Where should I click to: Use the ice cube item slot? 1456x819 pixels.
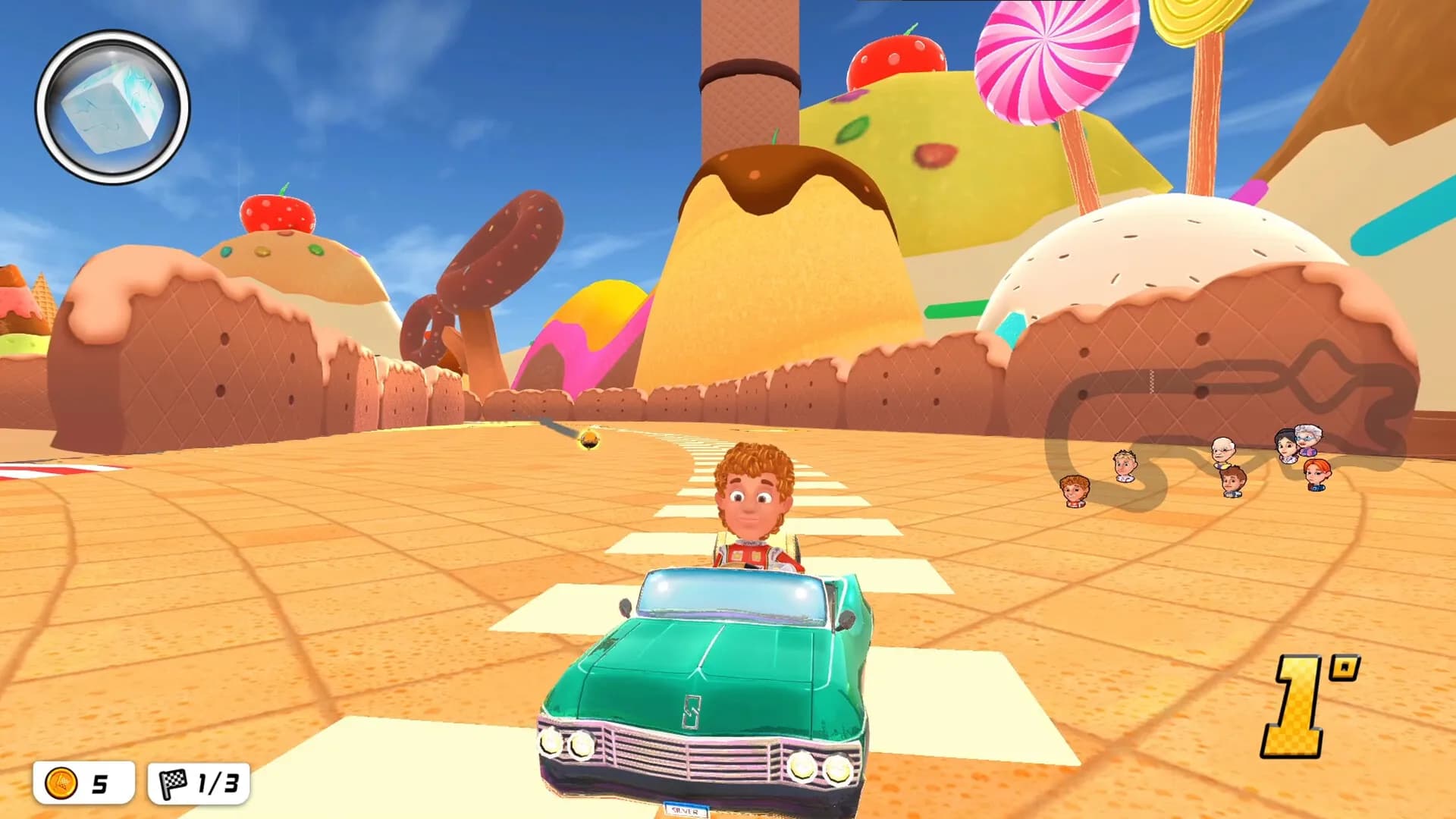click(112, 107)
